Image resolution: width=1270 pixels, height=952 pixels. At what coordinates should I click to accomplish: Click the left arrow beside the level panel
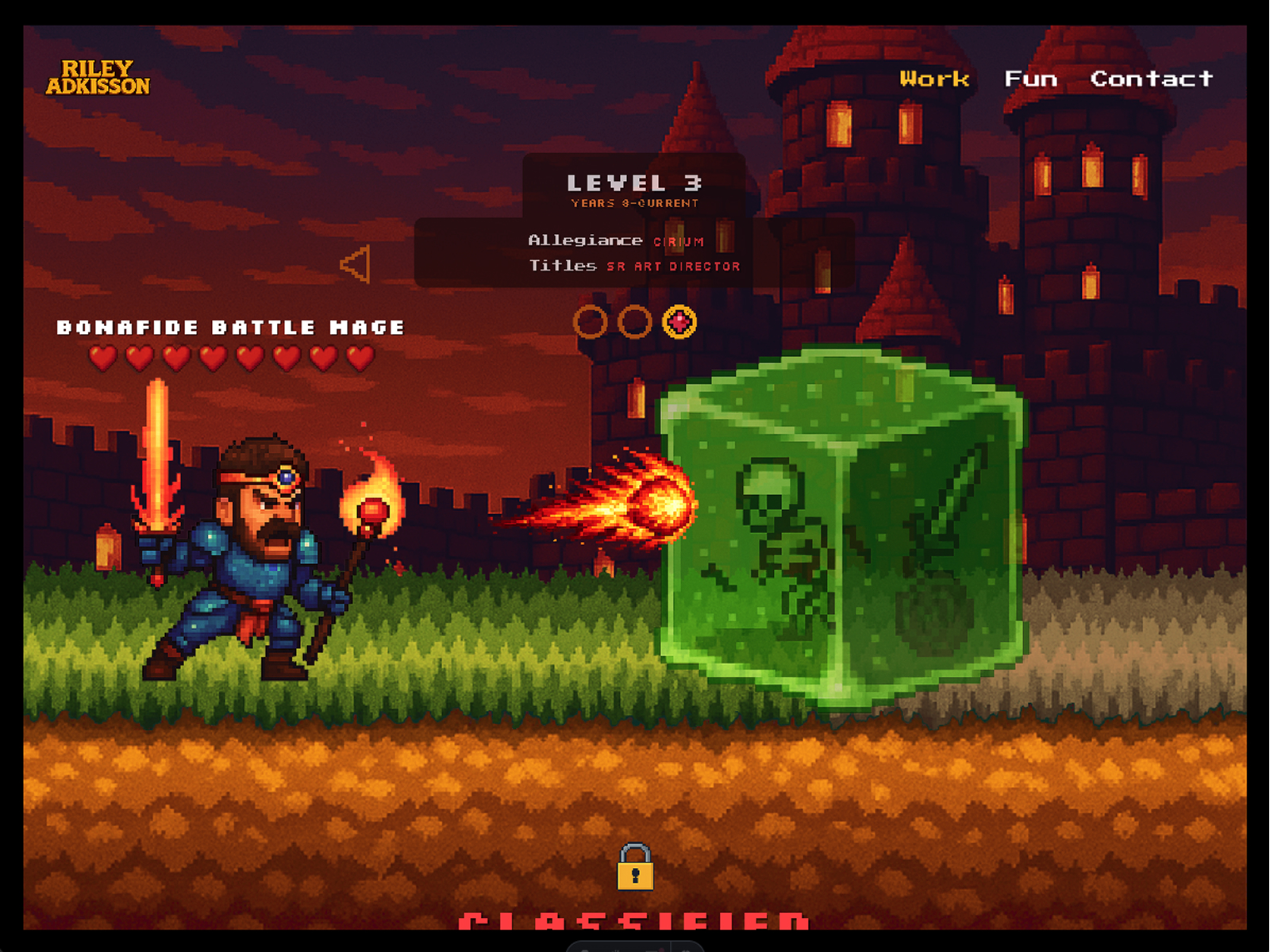coord(356,264)
